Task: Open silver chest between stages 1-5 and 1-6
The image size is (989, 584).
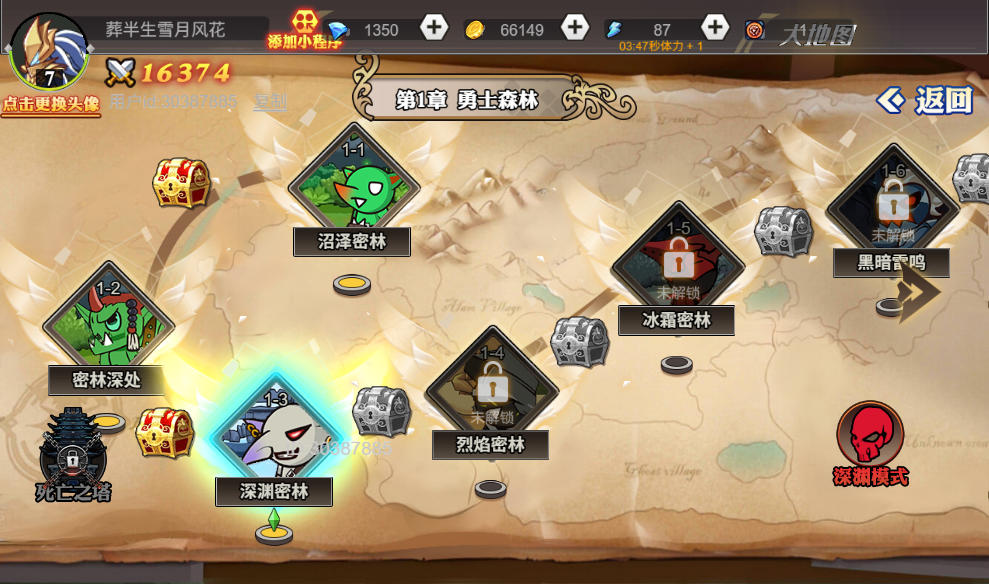Action: pos(783,232)
